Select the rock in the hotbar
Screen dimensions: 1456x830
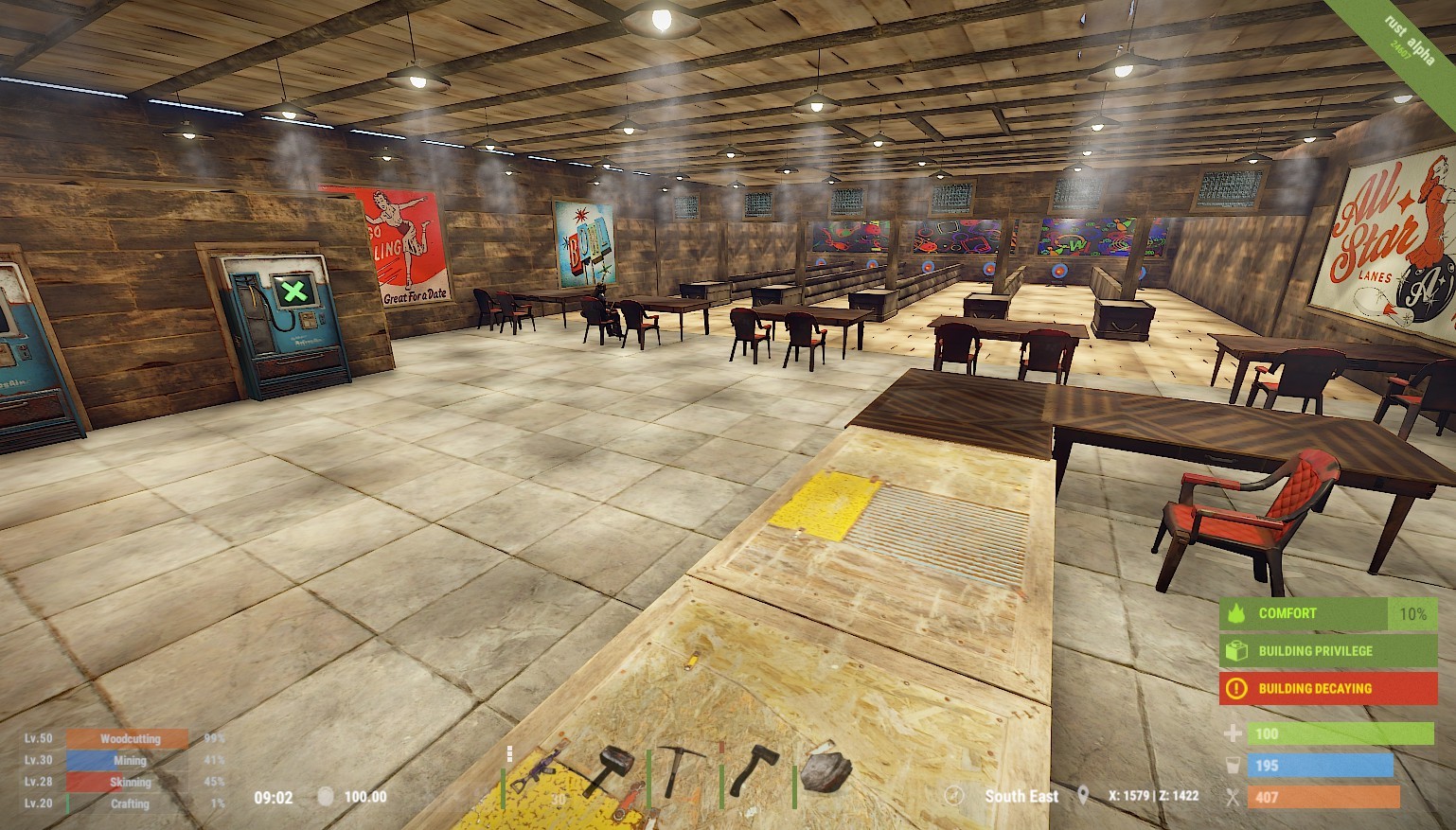tap(826, 771)
